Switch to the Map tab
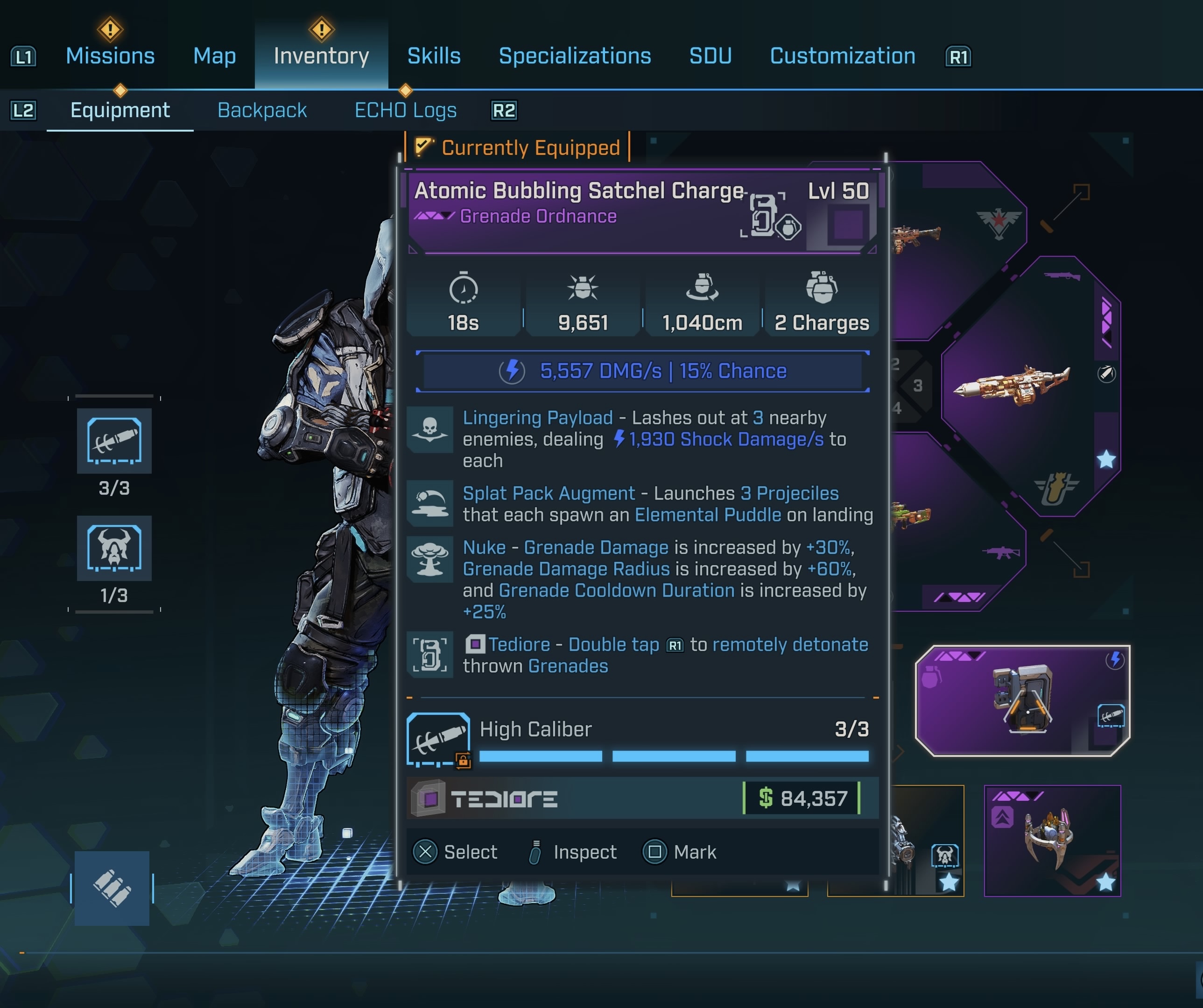Image resolution: width=1203 pixels, height=1008 pixels. [x=214, y=56]
